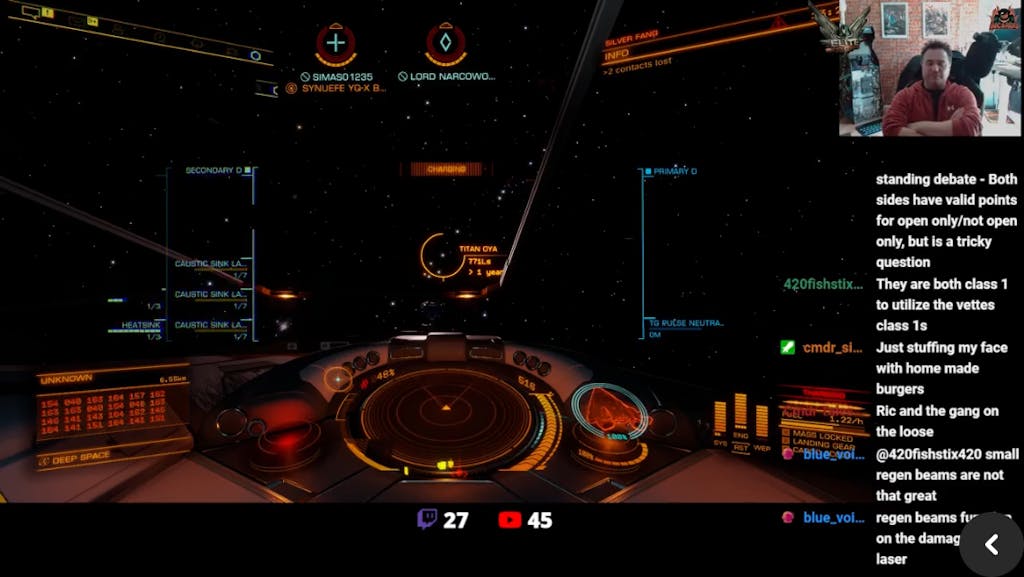Click the YouTube viewer count icon
1024x577 pixels.
click(509, 520)
